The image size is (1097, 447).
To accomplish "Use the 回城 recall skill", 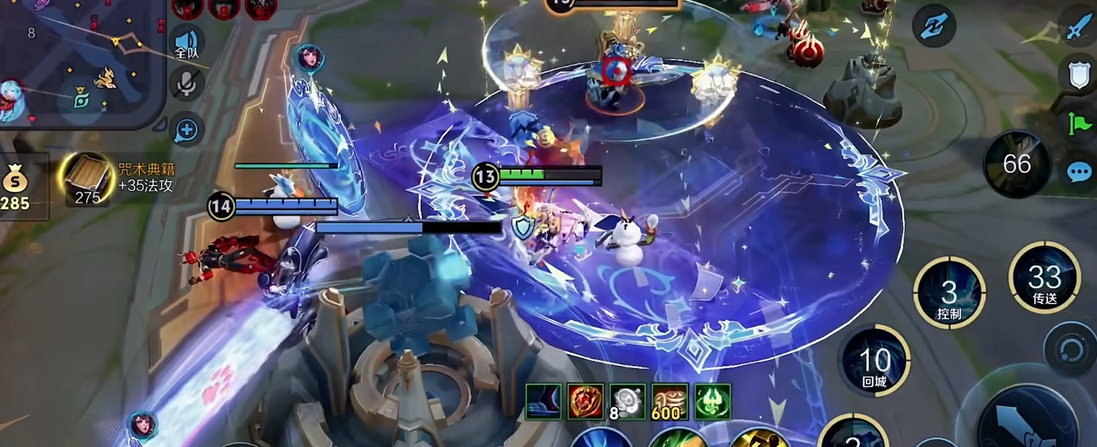I will click(x=874, y=362).
